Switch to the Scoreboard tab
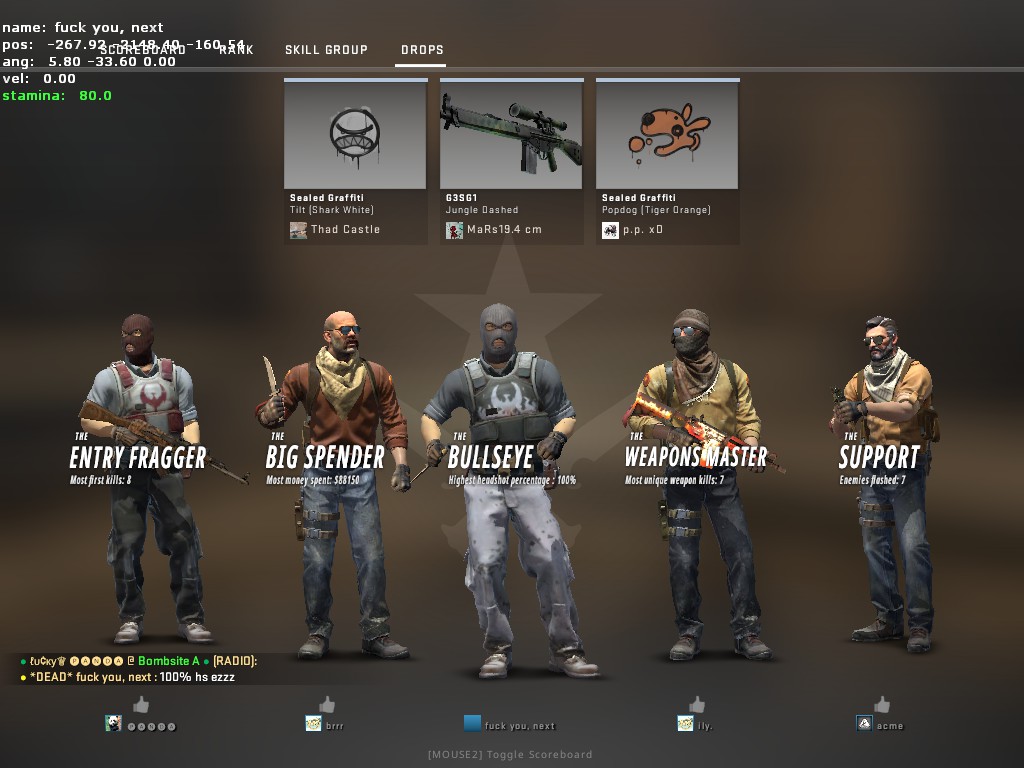Image resolution: width=1024 pixels, height=768 pixels. [x=142, y=50]
